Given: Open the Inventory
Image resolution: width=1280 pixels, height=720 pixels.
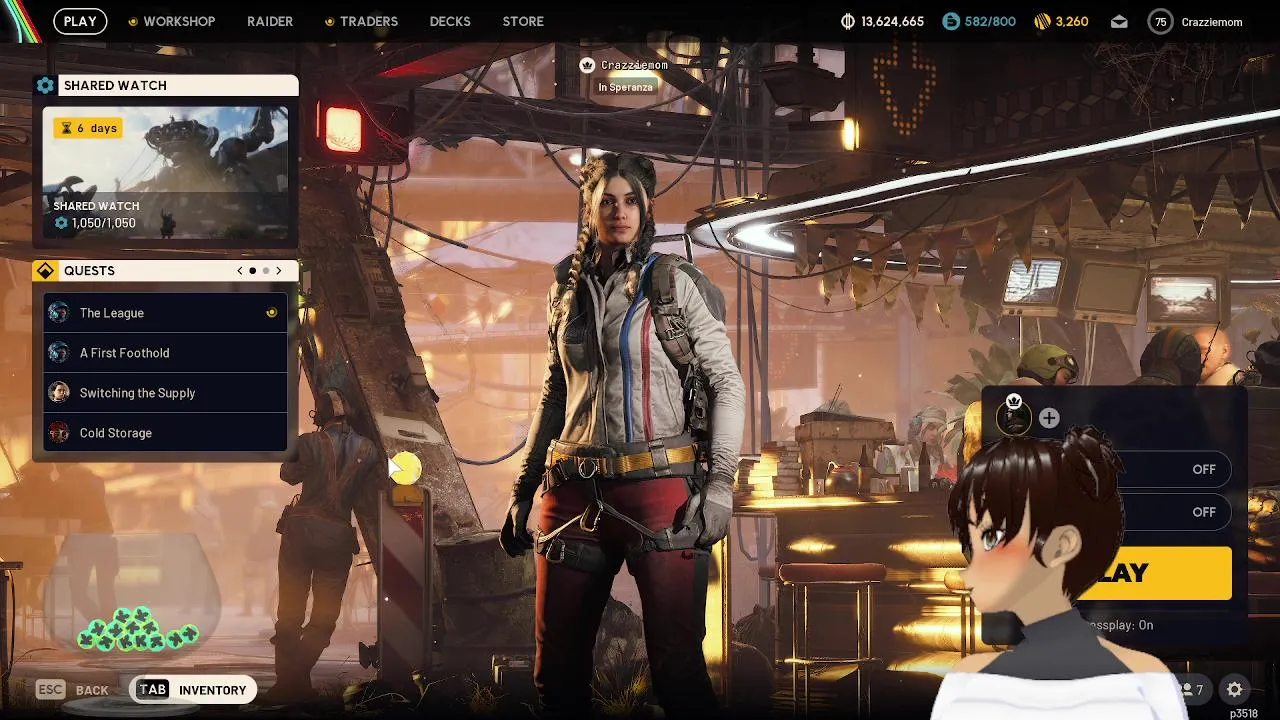Looking at the screenshot, I should [194, 690].
